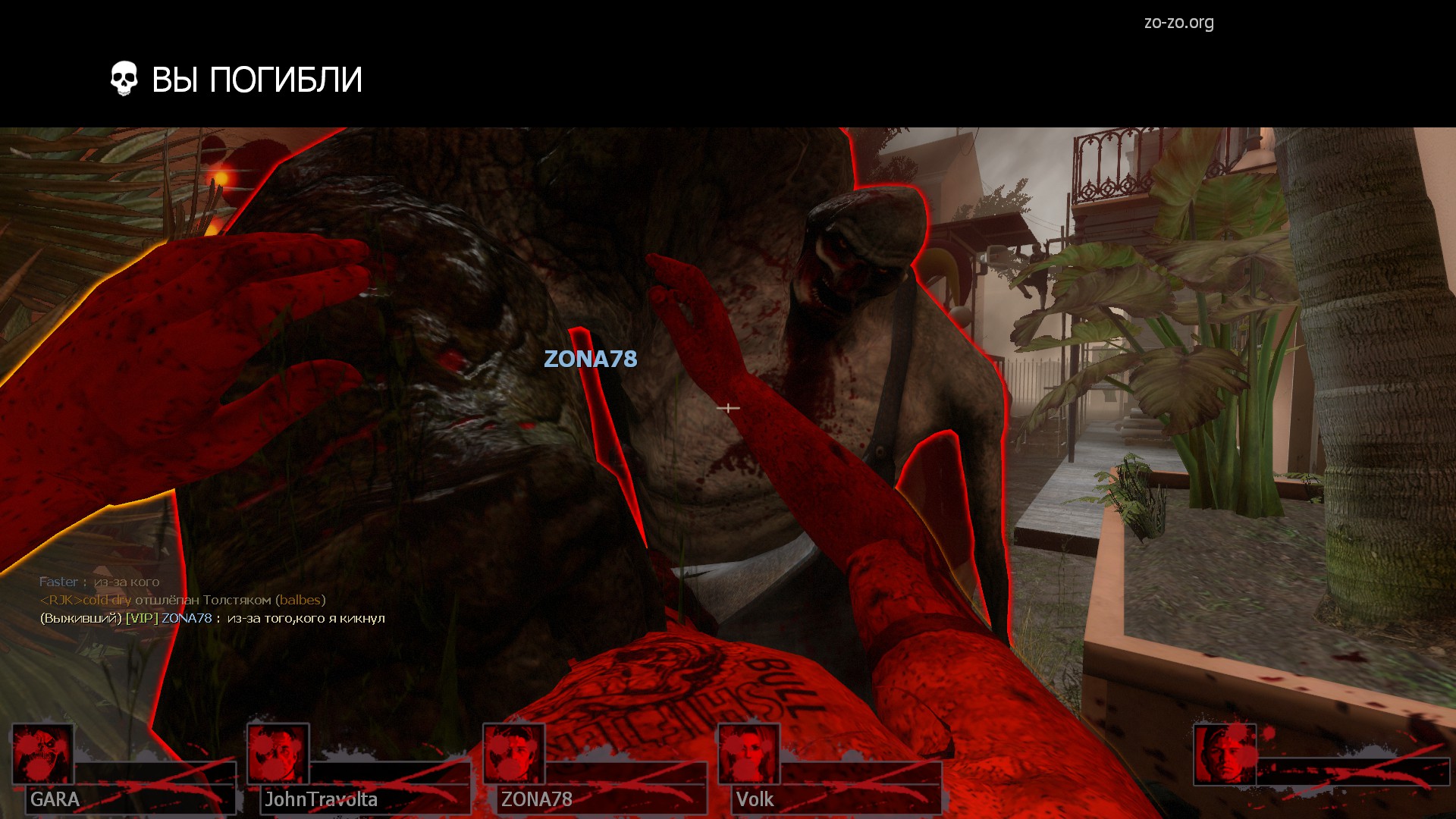Select the Faster chat line

pos(99,582)
